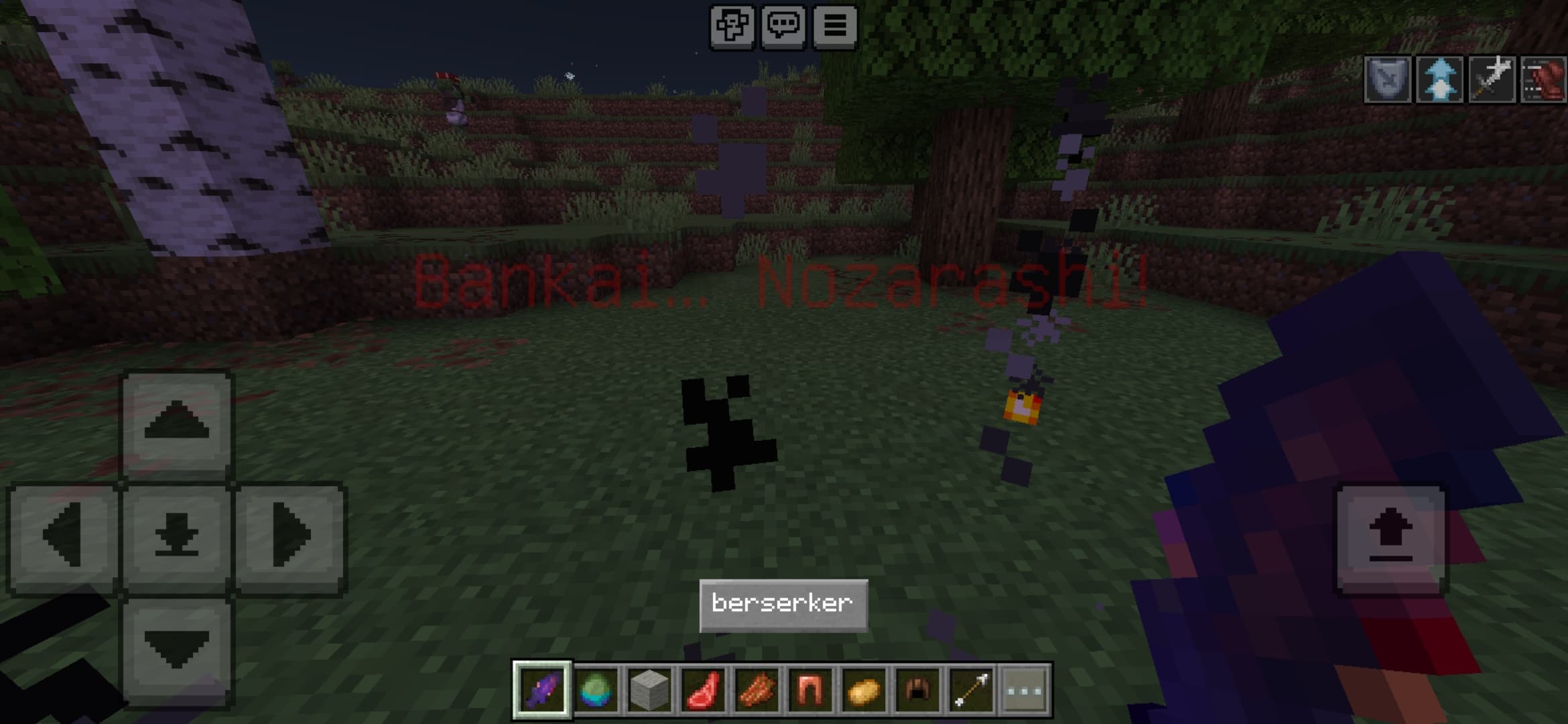Screen dimensions: 1568x724
Task: Select the orange cooked food slot
Action: click(757, 690)
